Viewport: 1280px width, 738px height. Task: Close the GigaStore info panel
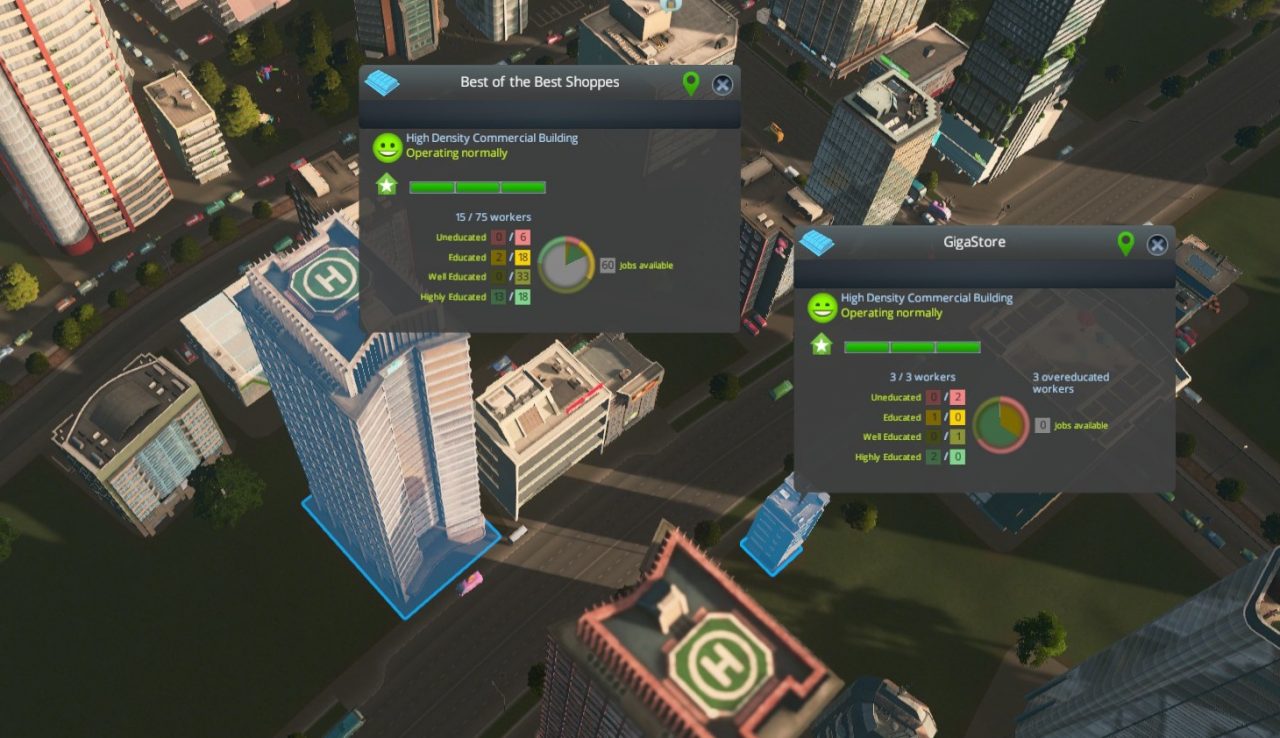[1157, 244]
